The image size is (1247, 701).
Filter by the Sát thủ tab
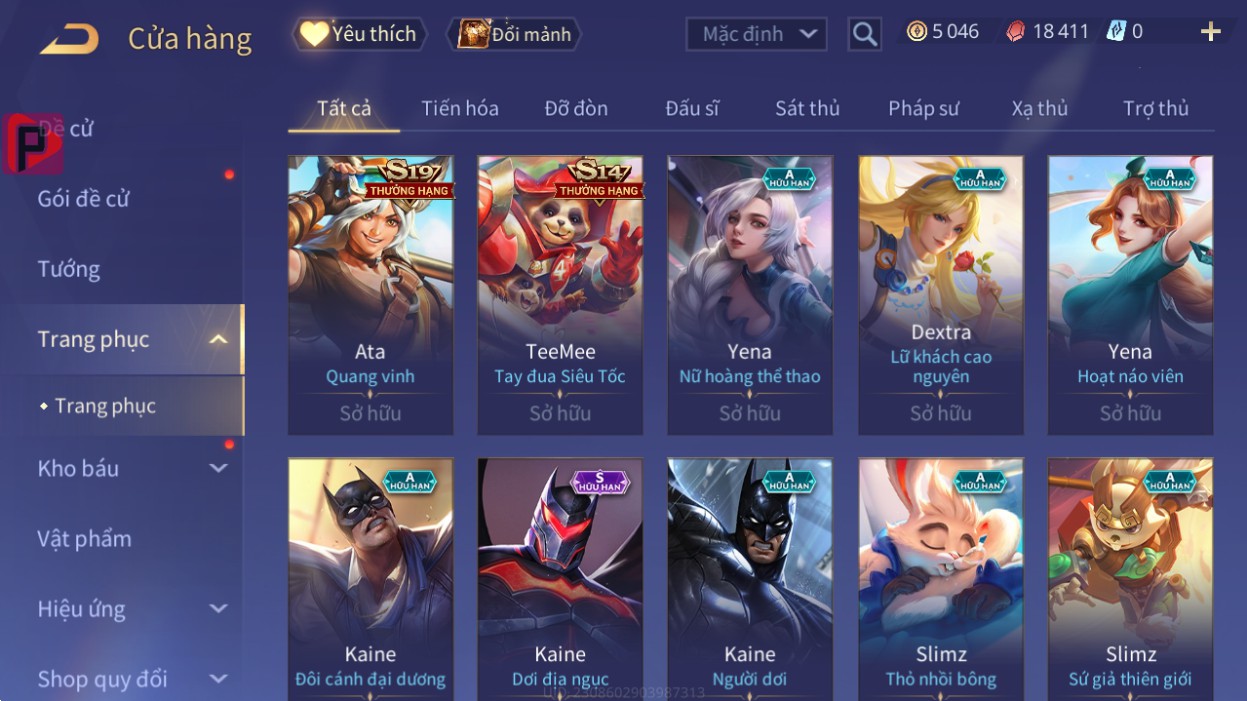pos(807,108)
